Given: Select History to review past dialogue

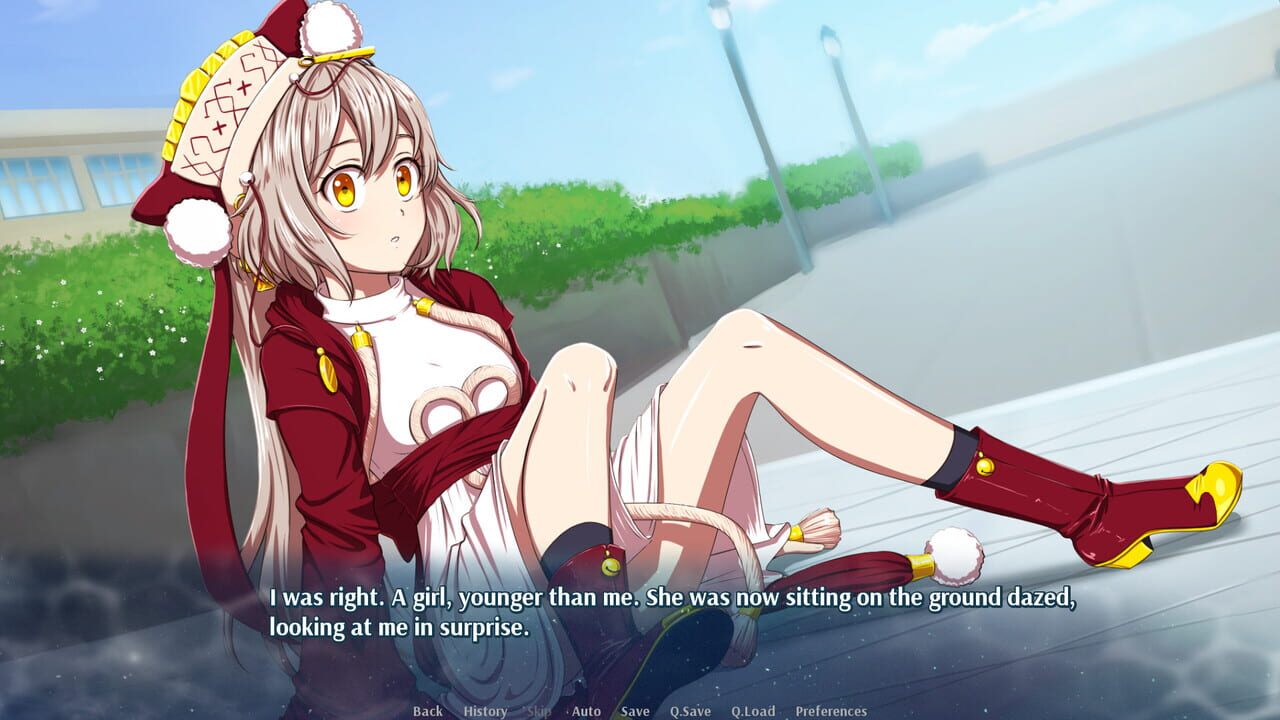Looking at the screenshot, I should [484, 712].
